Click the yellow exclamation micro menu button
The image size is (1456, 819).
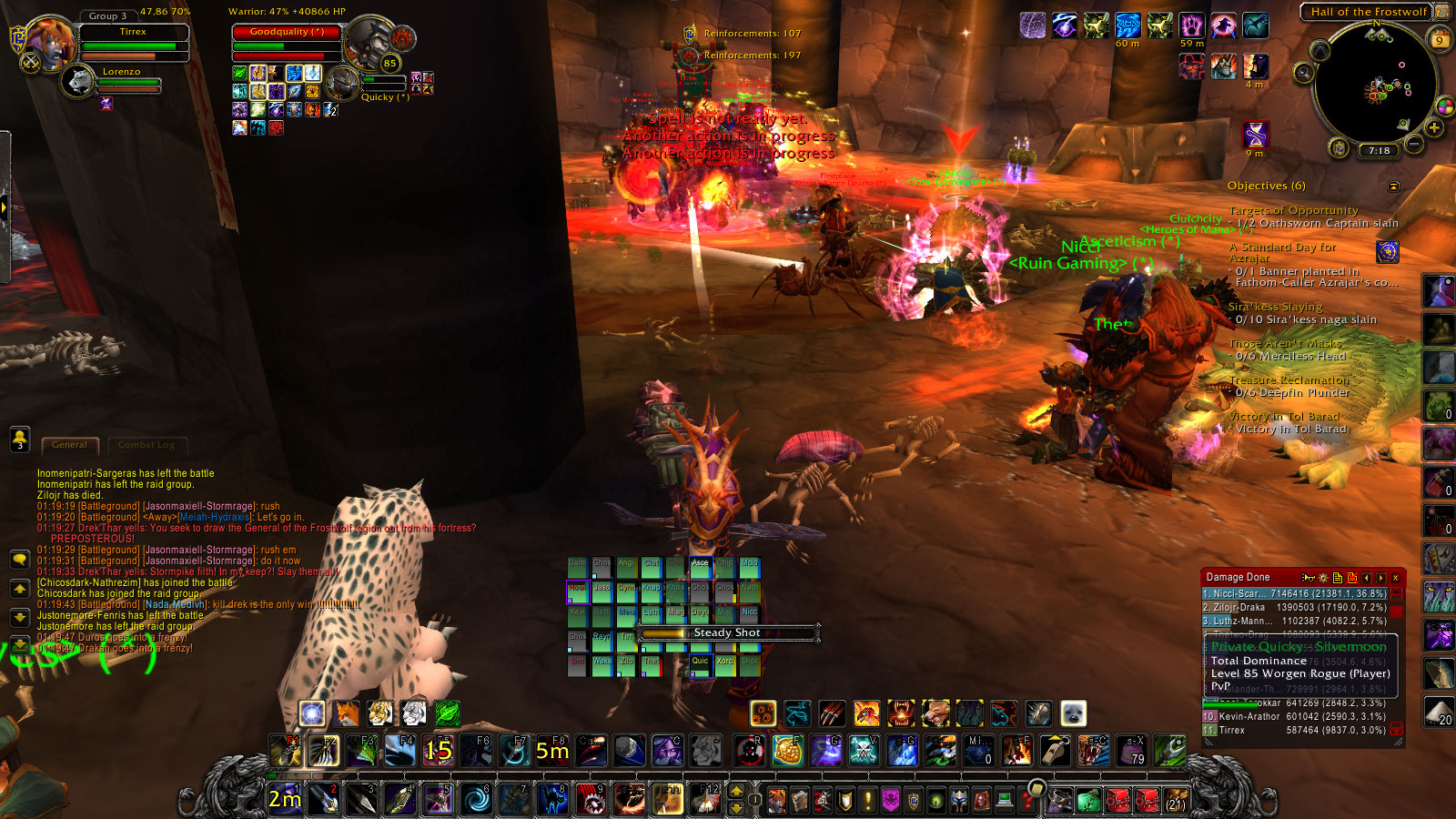868,801
